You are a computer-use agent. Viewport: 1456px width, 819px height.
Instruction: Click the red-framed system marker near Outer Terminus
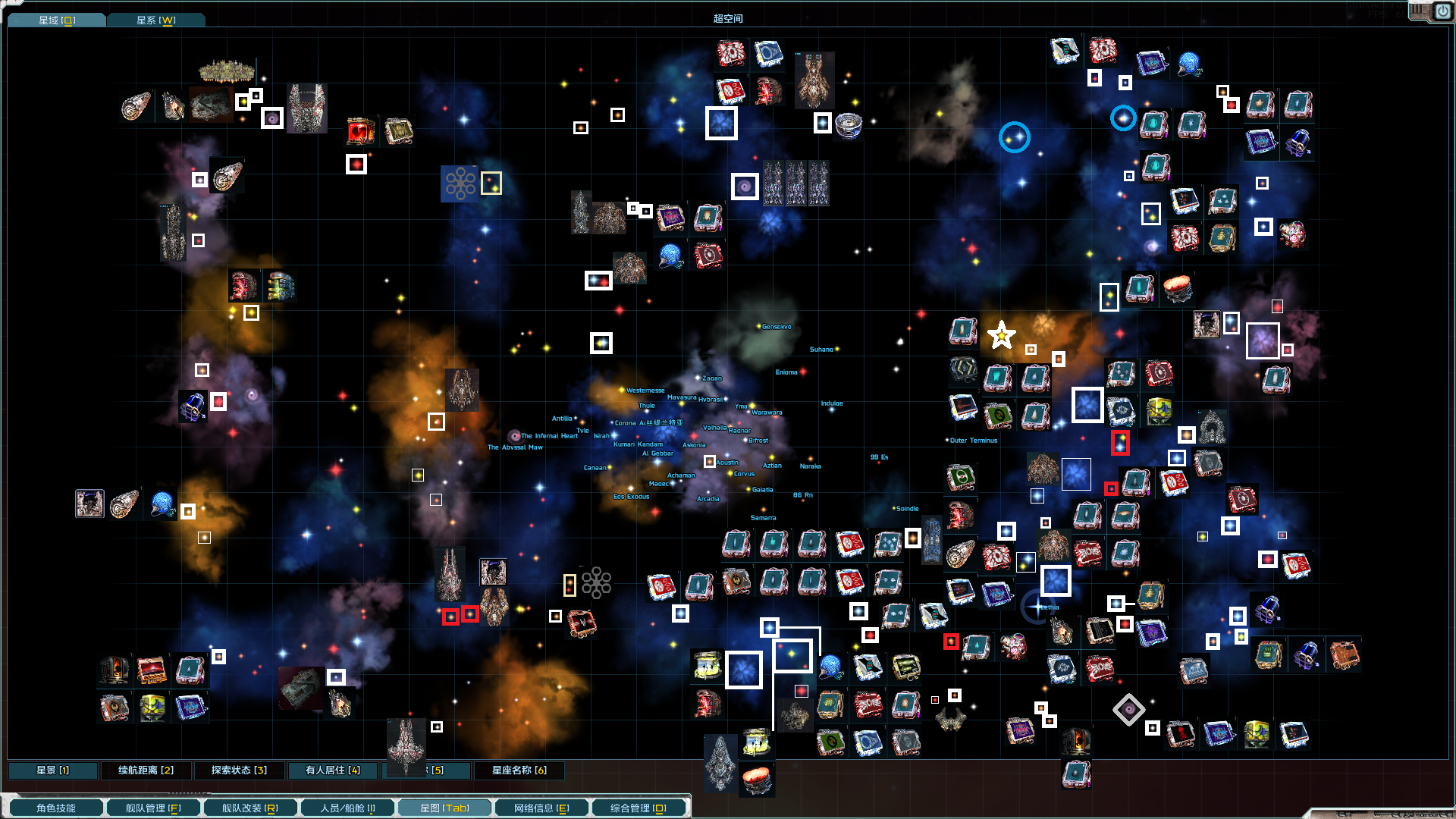1122,444
